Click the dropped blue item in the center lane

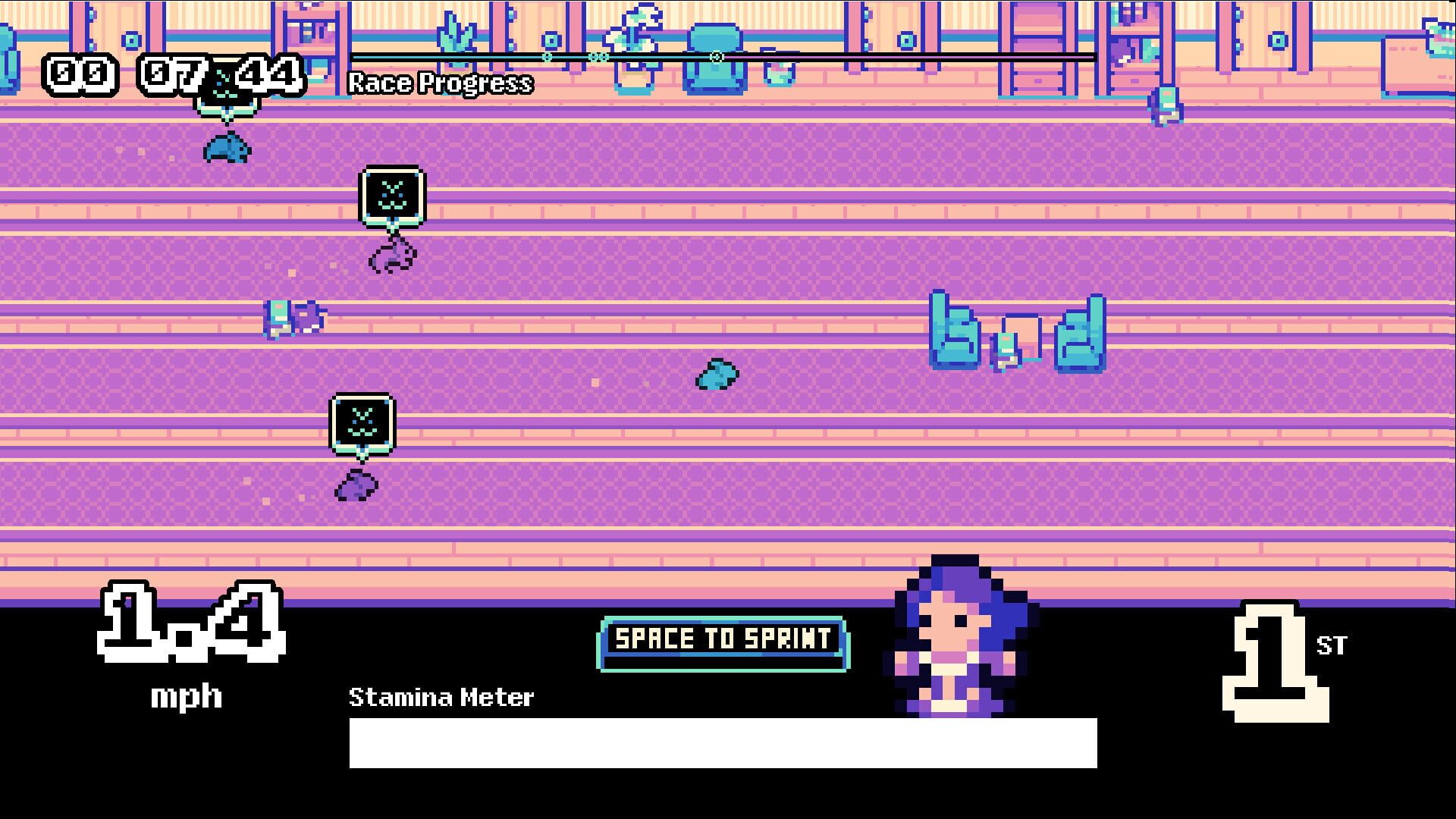tap(715, 374)
